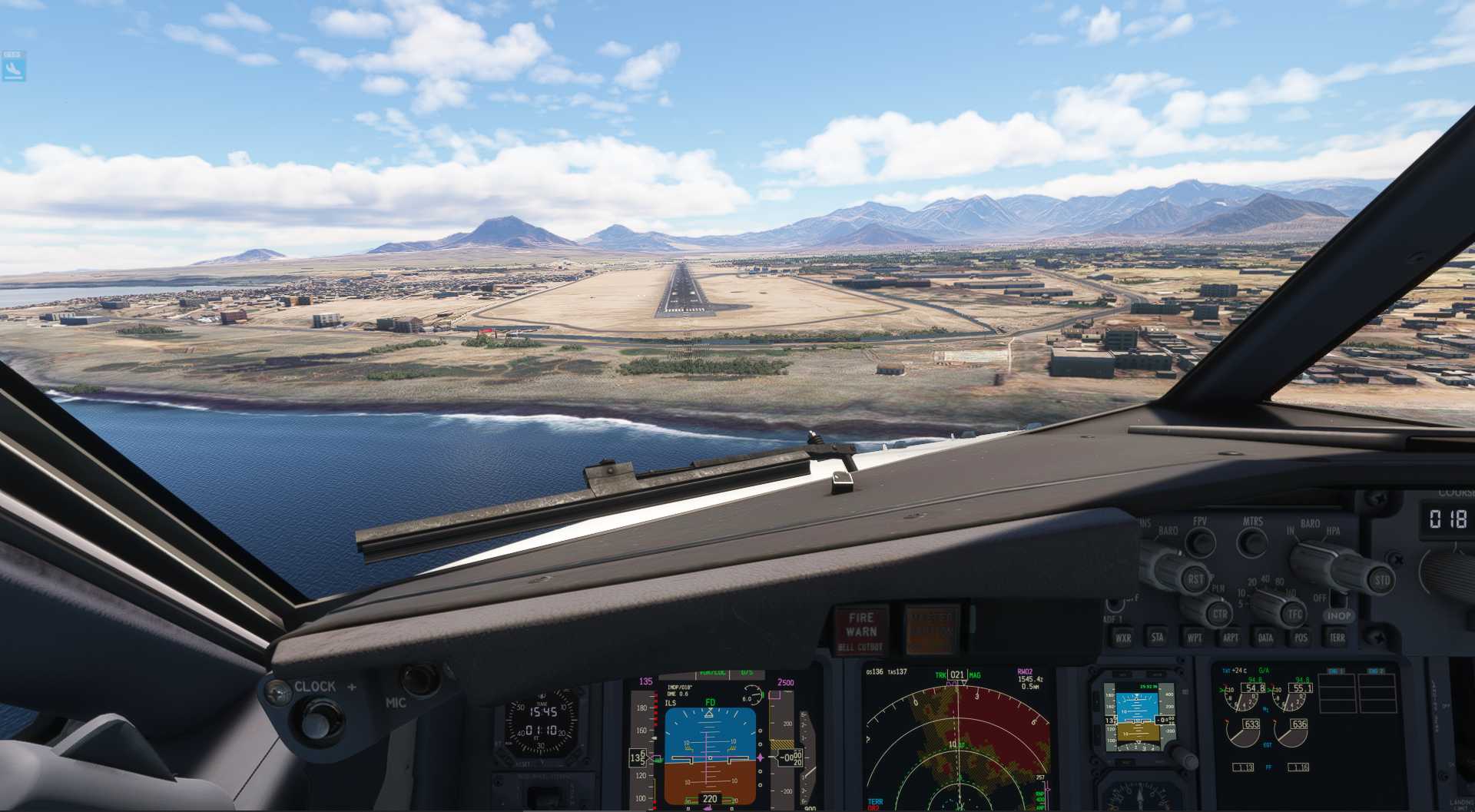
Task: Push the FPV flight path vector button
Action: (1199, 542)
